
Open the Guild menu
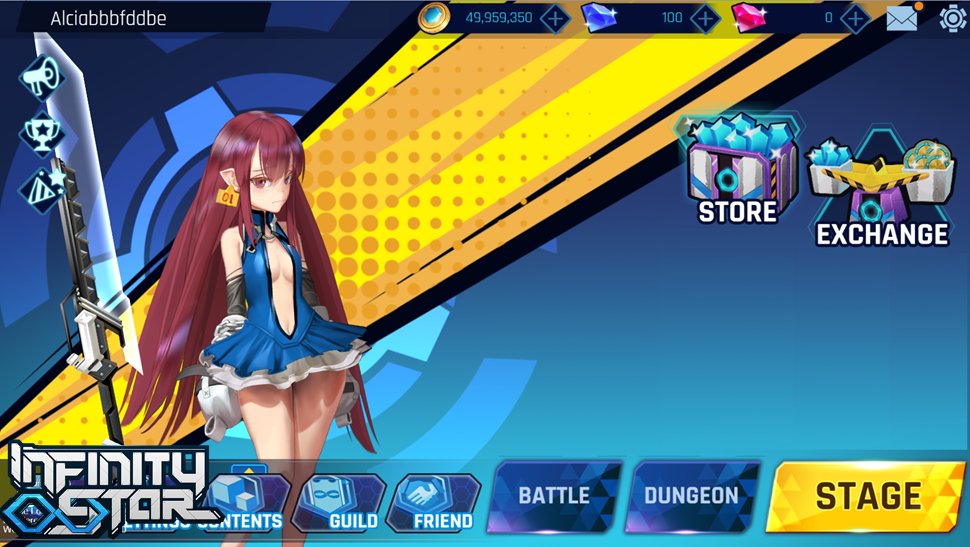coord(340,502)
